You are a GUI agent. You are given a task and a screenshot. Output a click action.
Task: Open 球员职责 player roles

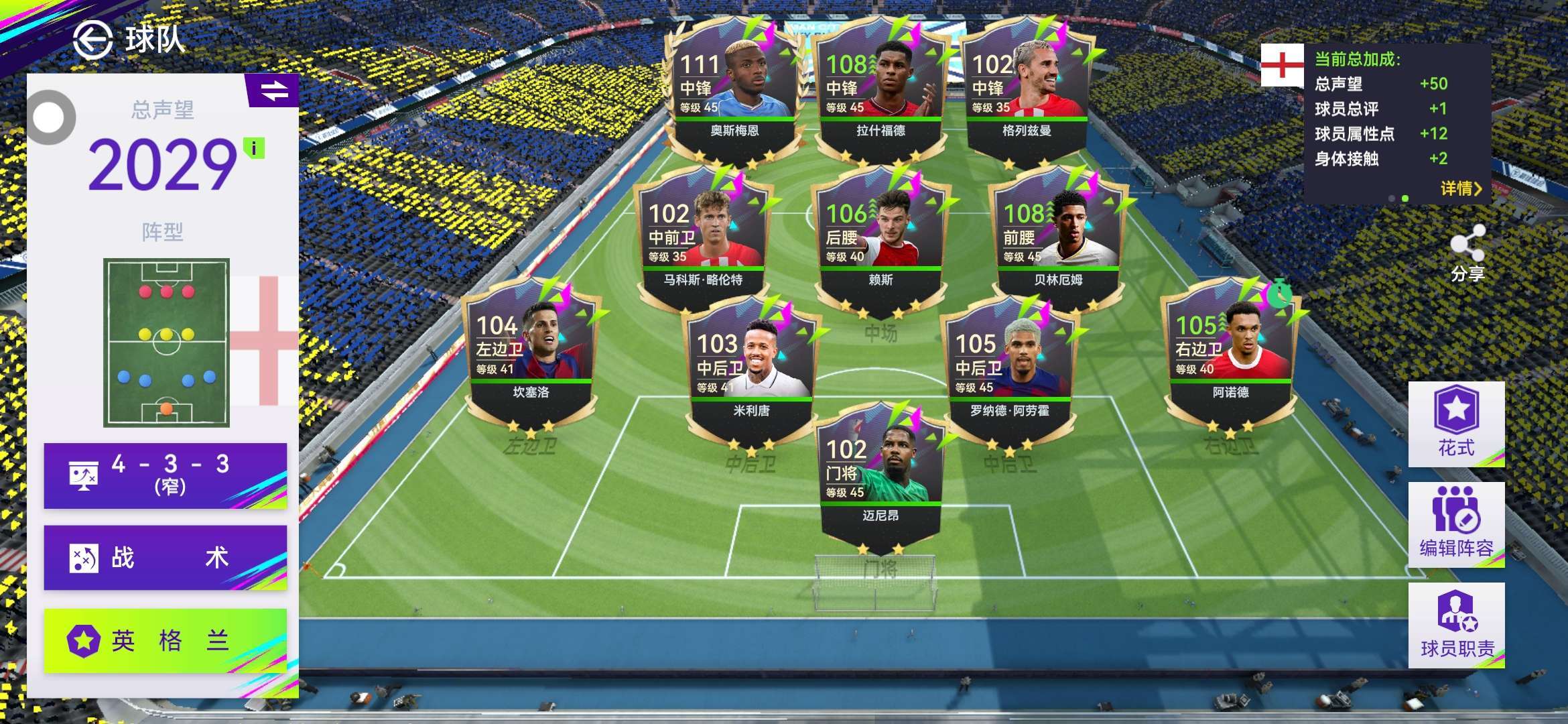coord(1456,625)
